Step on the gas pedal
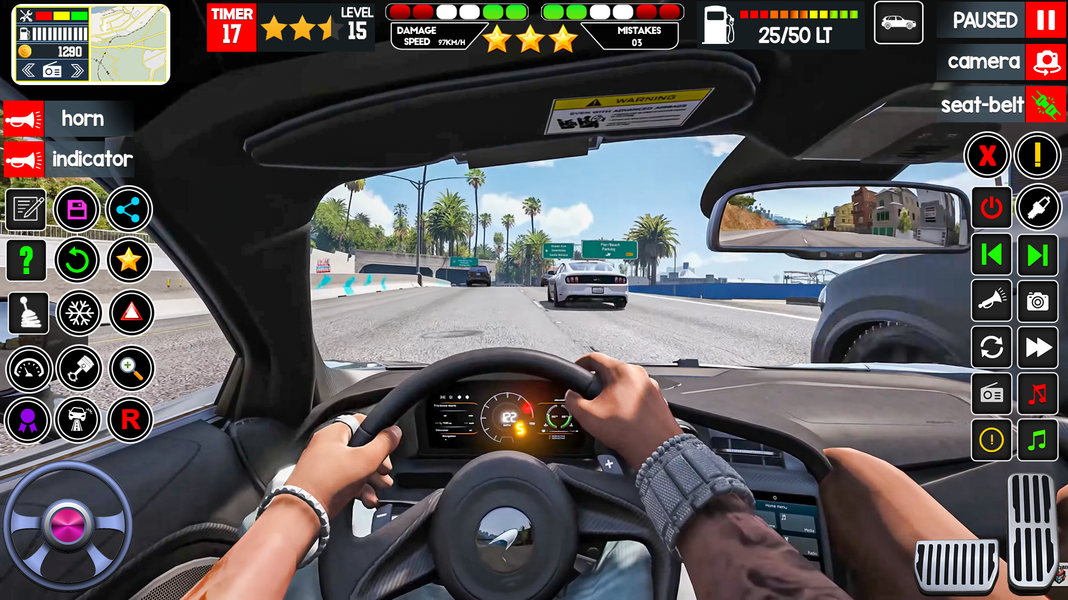Viewport: 1068px width, 600px height. click(1033, 528)
